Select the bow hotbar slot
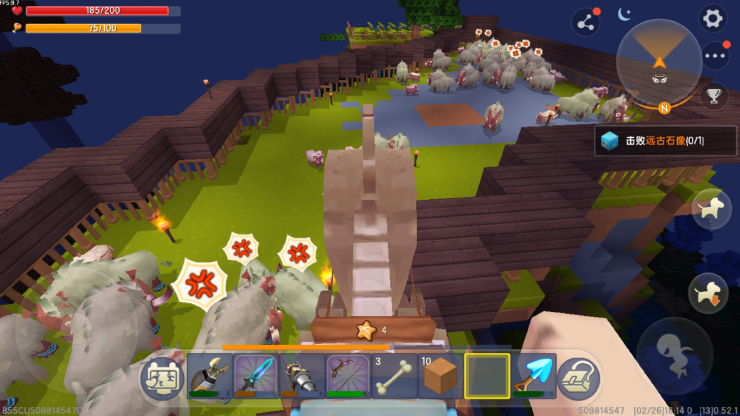Image resolution: width=740 pixels, height=416 pixels. (x=348, y=376)
